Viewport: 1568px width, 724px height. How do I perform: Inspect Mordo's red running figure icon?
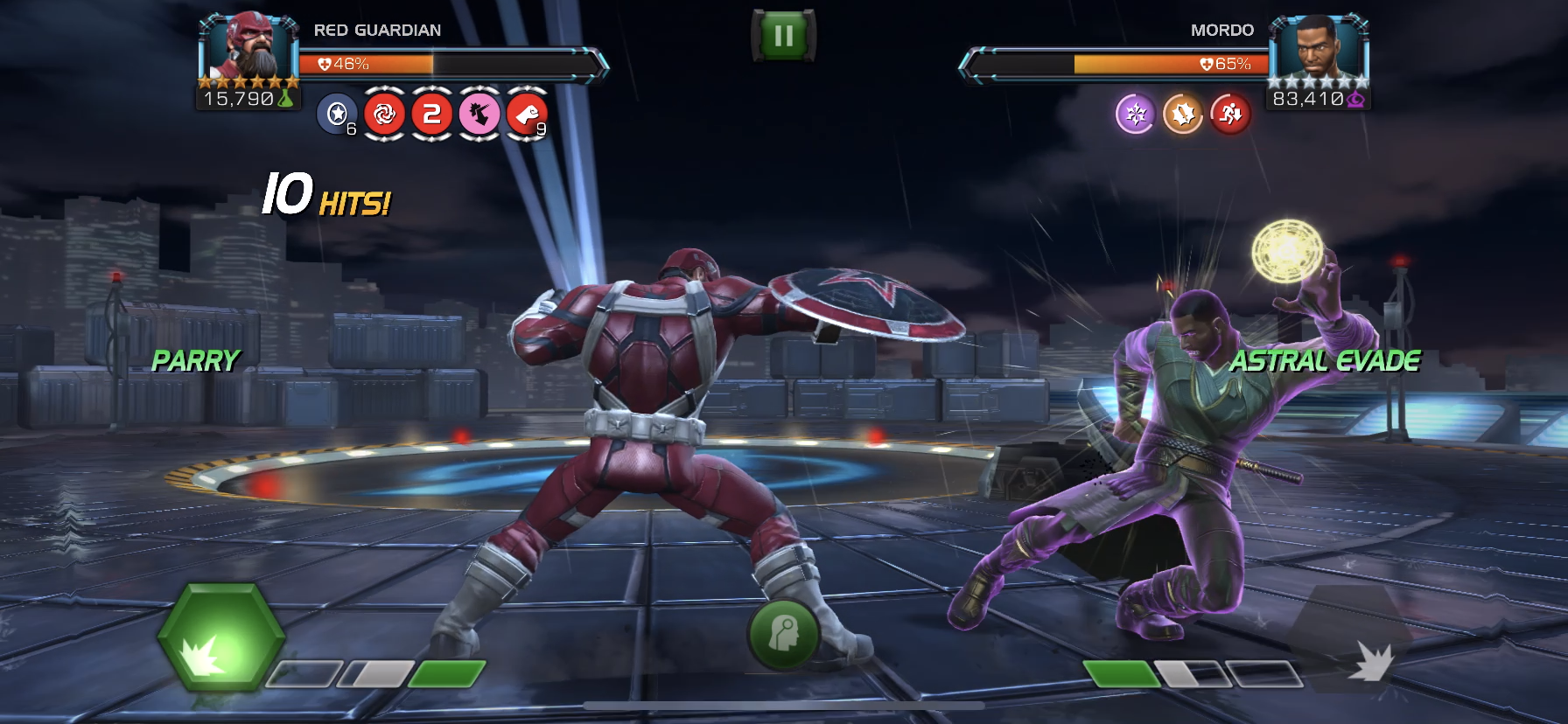coord(1230,115)
